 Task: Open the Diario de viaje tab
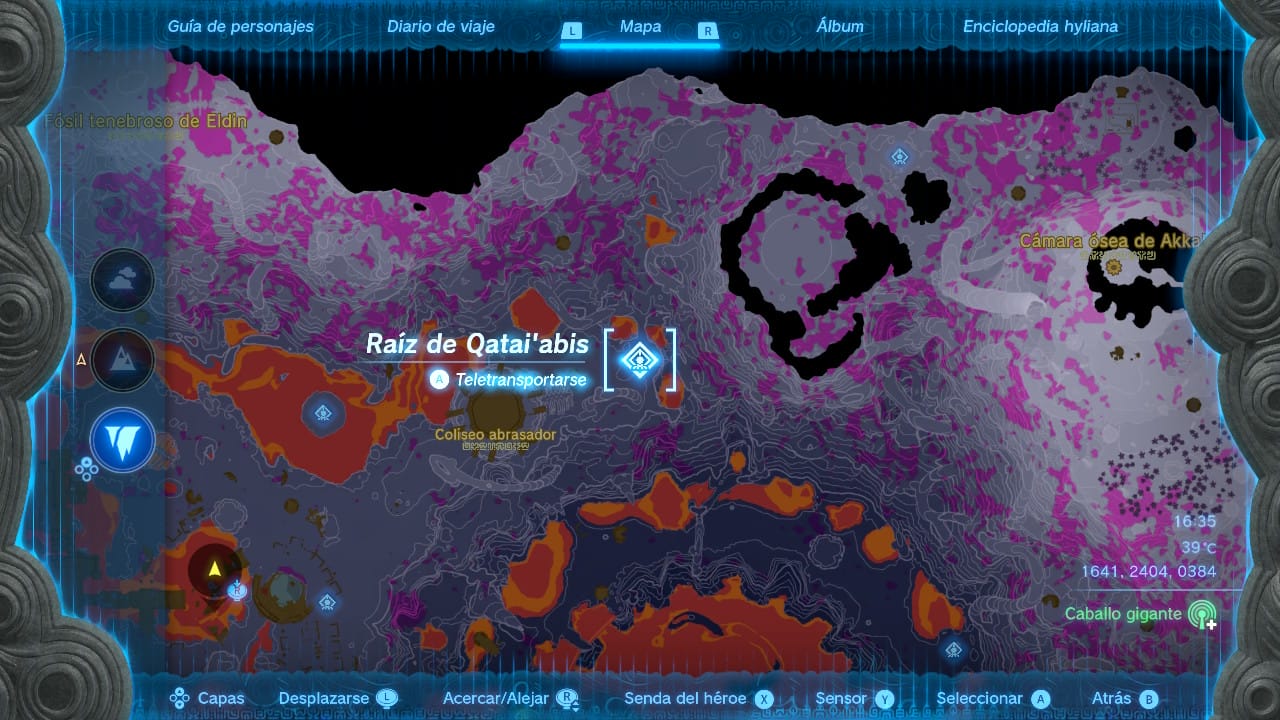click(x=440, y=27)
